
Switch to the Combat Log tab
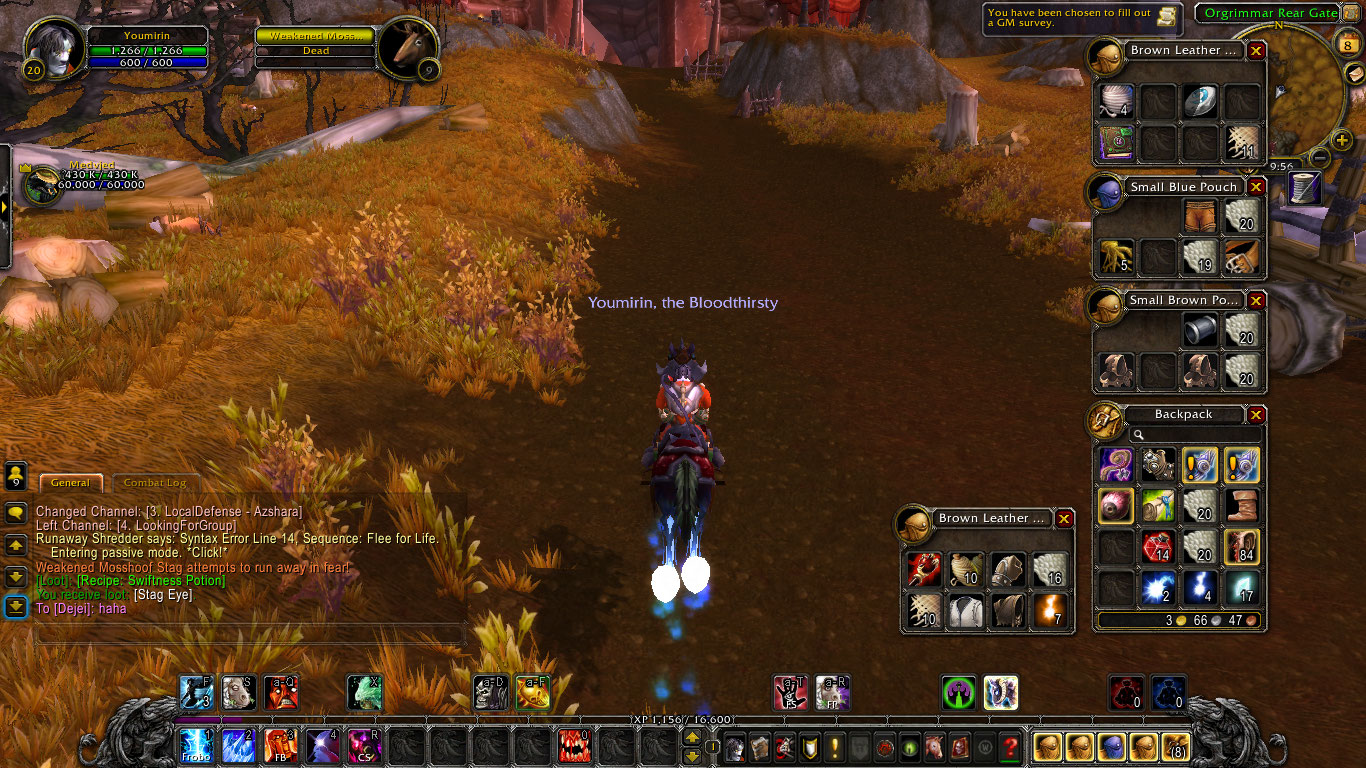[155, 483]
